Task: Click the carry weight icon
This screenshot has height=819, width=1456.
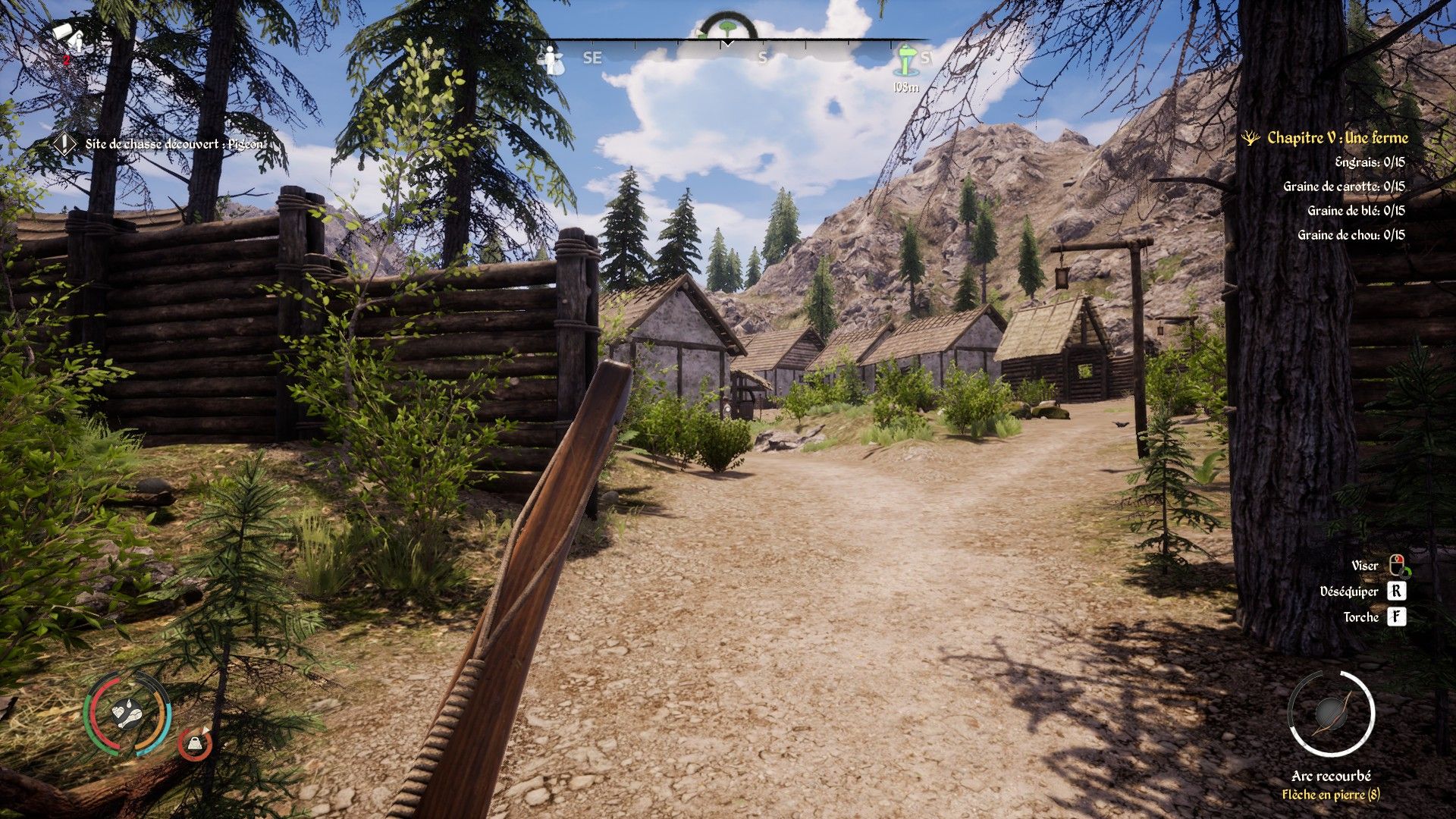Action: (x=196, y=744)
